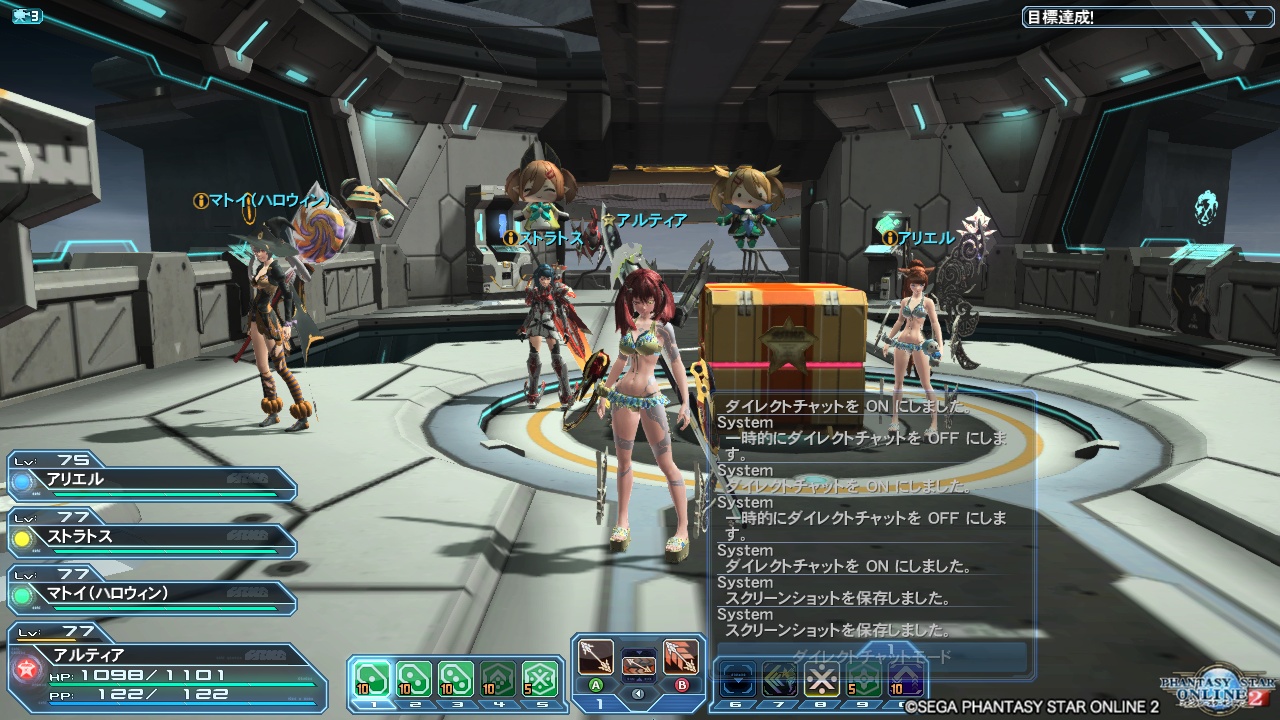Select subpalette page tab numbered 6
Screen dimensions: 1280x720
click(737, 705)
